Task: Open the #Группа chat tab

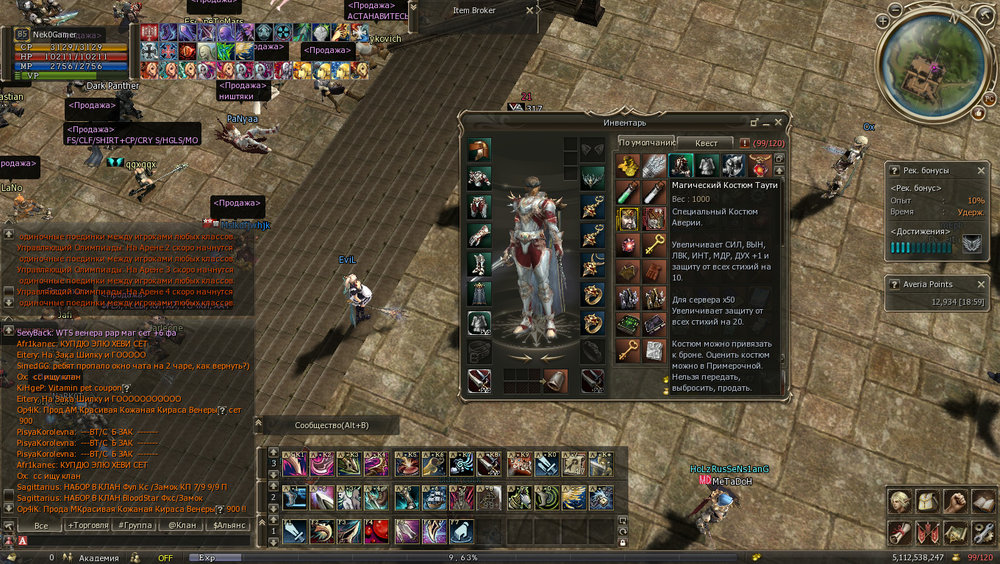Action: coord(135,525)
